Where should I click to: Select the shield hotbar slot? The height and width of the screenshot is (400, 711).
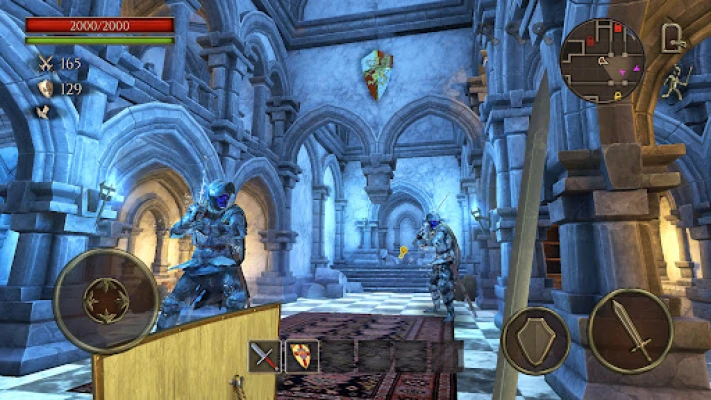[301, 356]
